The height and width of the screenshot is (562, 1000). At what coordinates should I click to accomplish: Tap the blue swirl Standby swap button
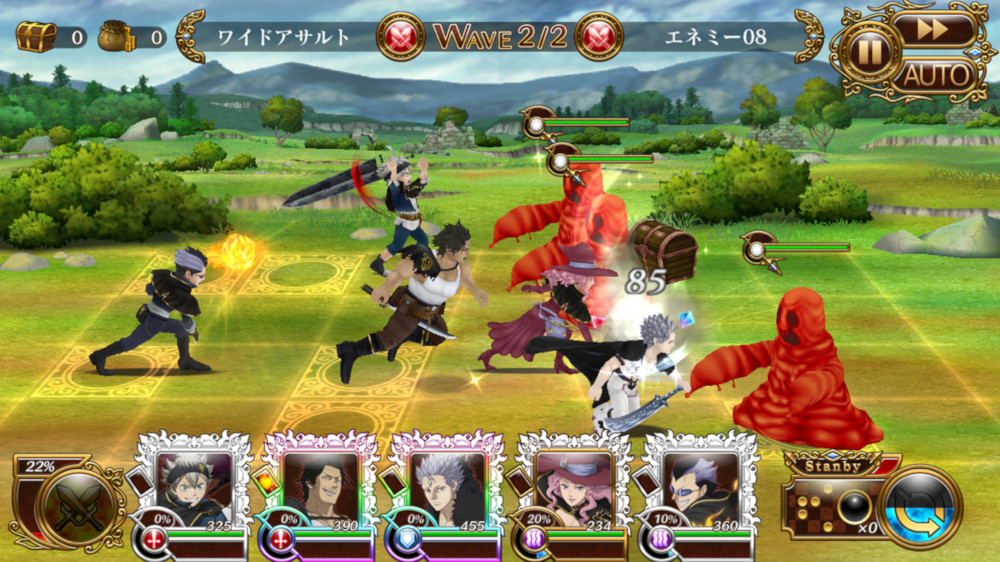pyautogui.click(x=921, y=507)
